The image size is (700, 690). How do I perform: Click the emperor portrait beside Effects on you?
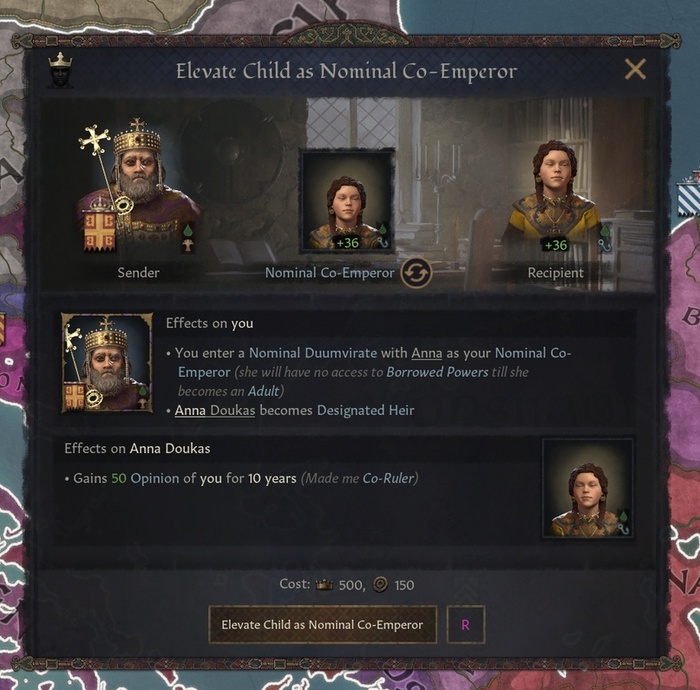(x=107, y=362)
